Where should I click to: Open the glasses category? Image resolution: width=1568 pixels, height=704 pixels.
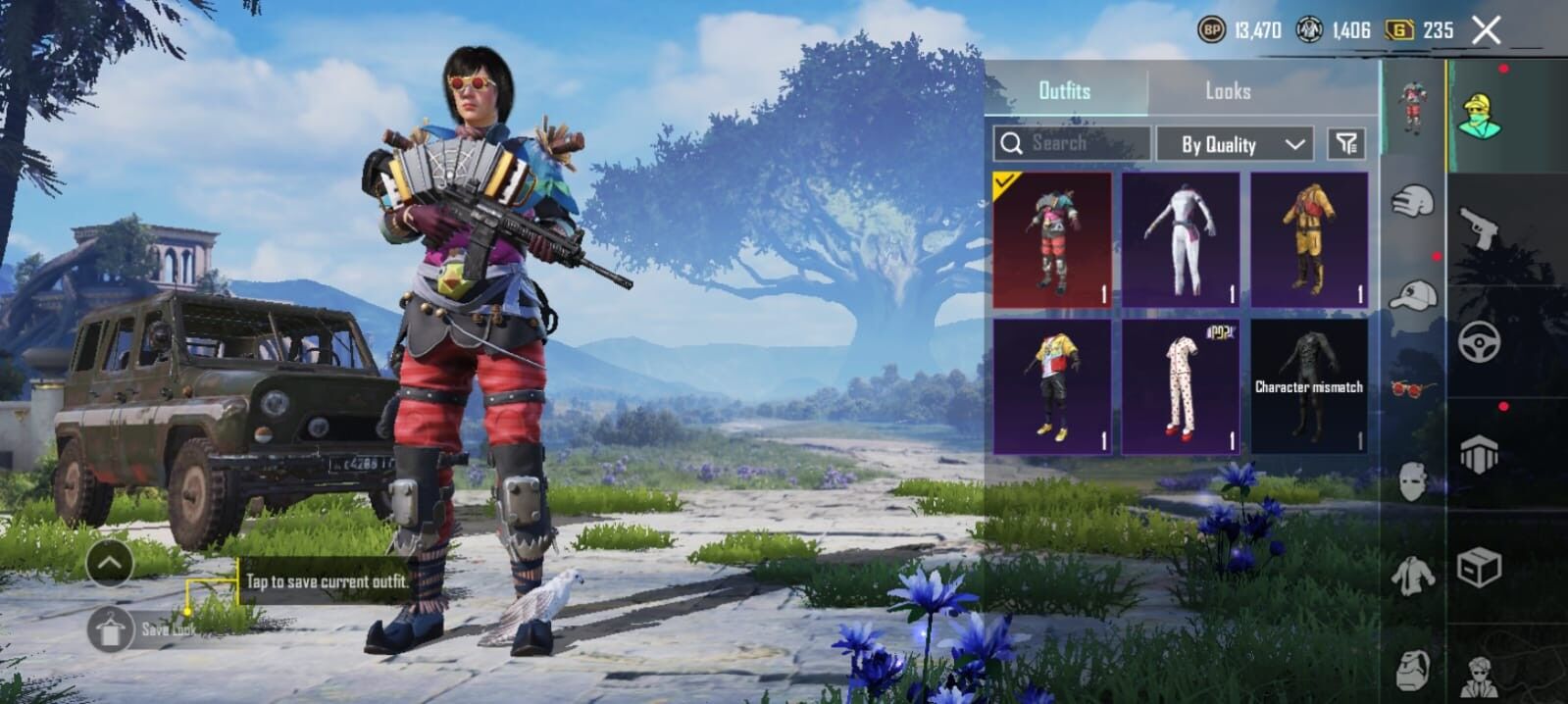tap(1412, 389)
